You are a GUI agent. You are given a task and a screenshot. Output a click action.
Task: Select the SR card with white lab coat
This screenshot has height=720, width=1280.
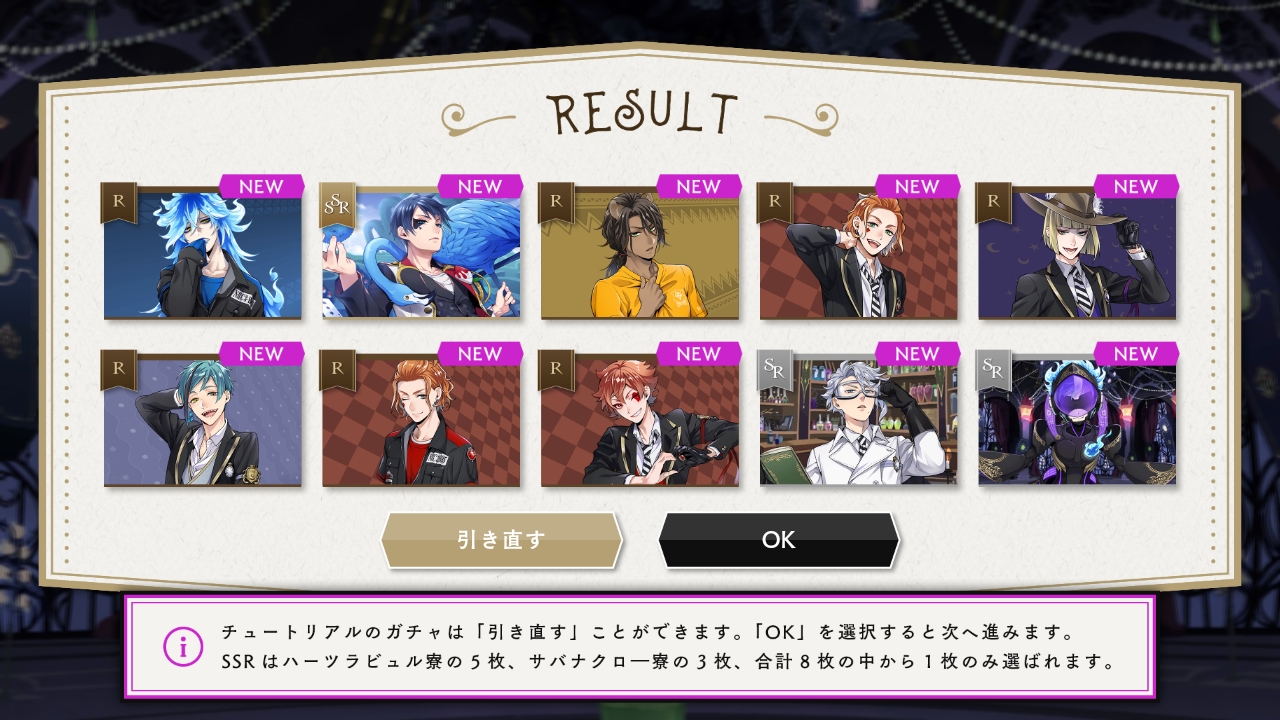[x=858, y=422]
